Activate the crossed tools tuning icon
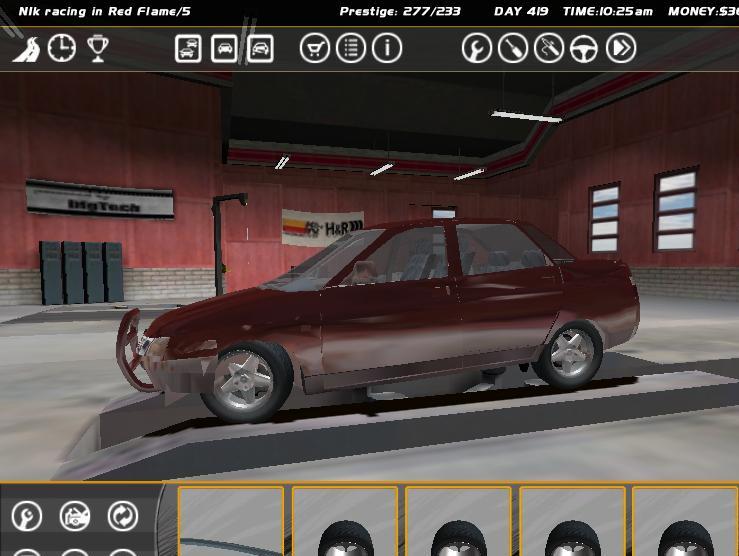 [549, 48]
